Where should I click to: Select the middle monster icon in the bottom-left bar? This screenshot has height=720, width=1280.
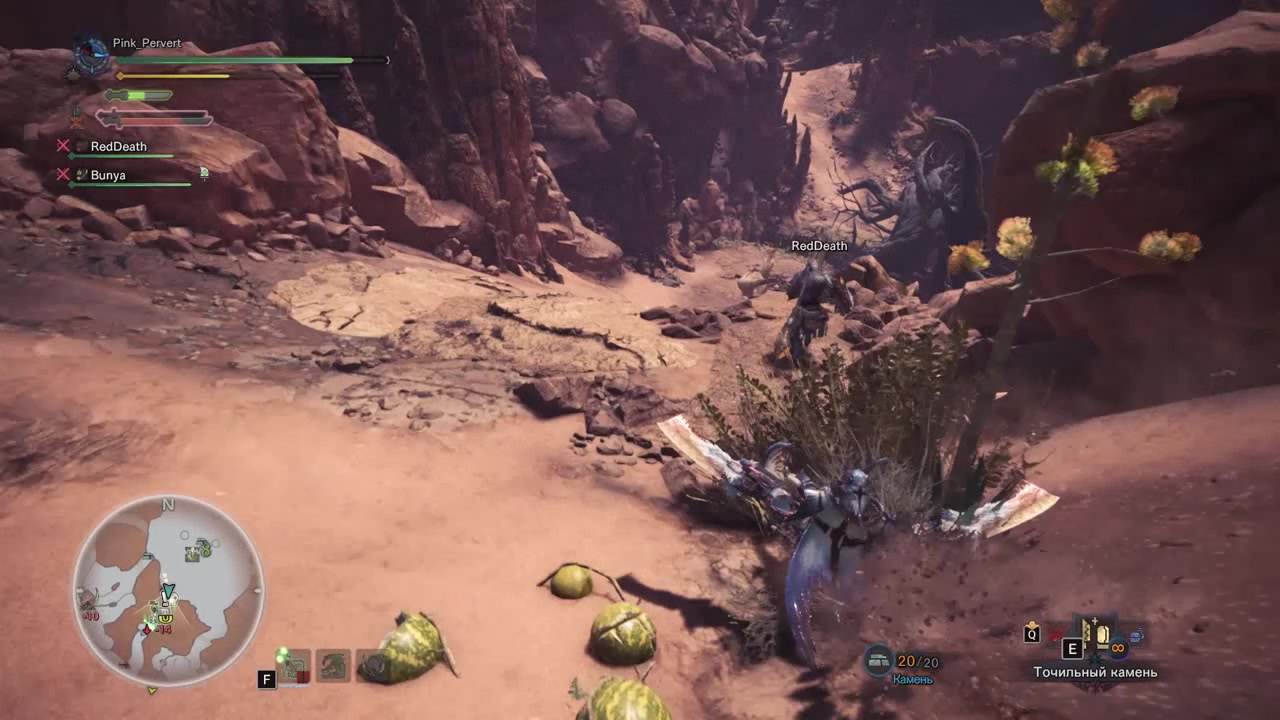coord(332,666)
